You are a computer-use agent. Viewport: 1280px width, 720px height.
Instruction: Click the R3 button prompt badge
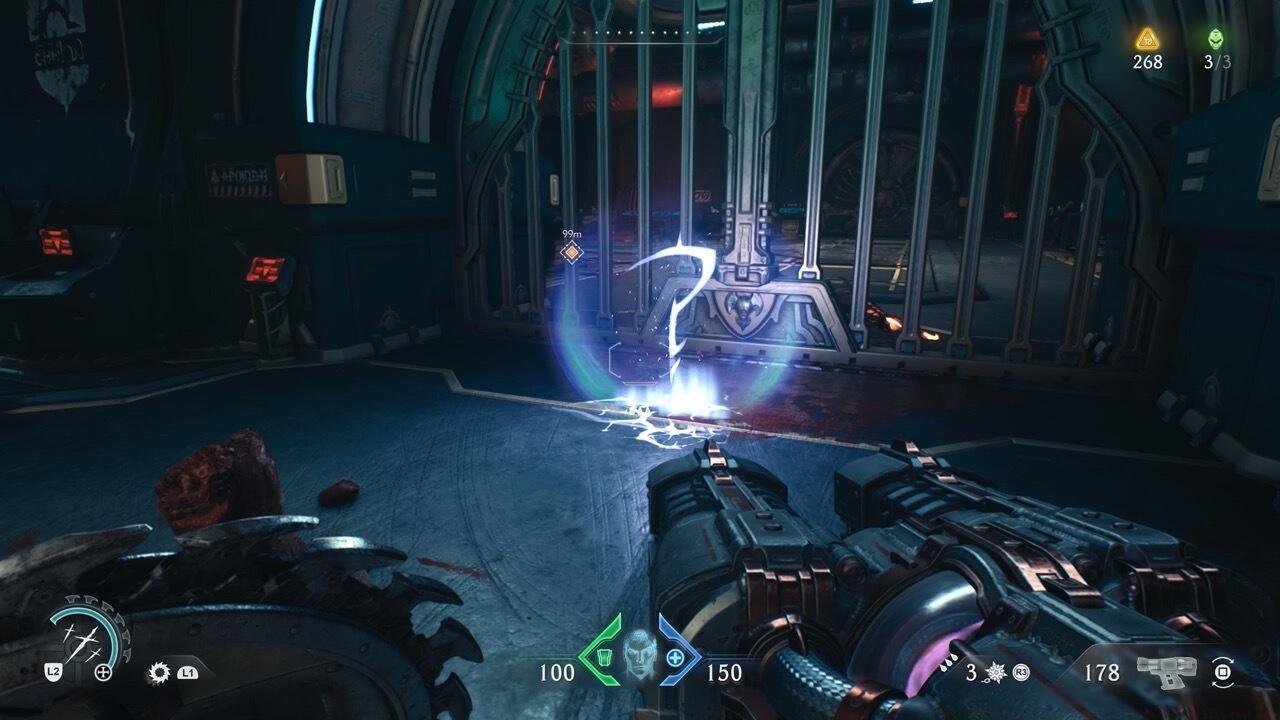pos(1020,673)
